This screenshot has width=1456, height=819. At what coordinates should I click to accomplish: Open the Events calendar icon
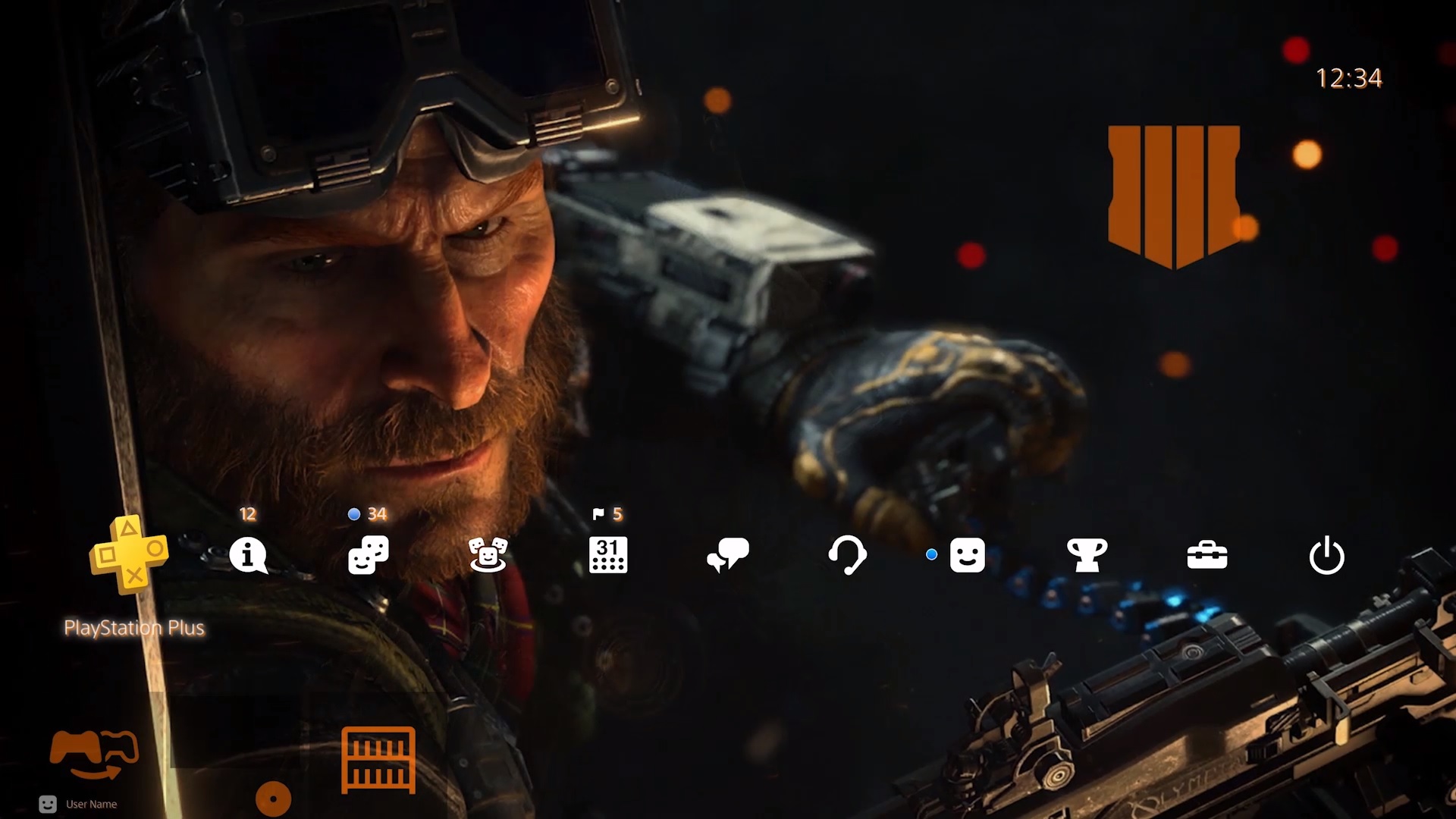609,556
